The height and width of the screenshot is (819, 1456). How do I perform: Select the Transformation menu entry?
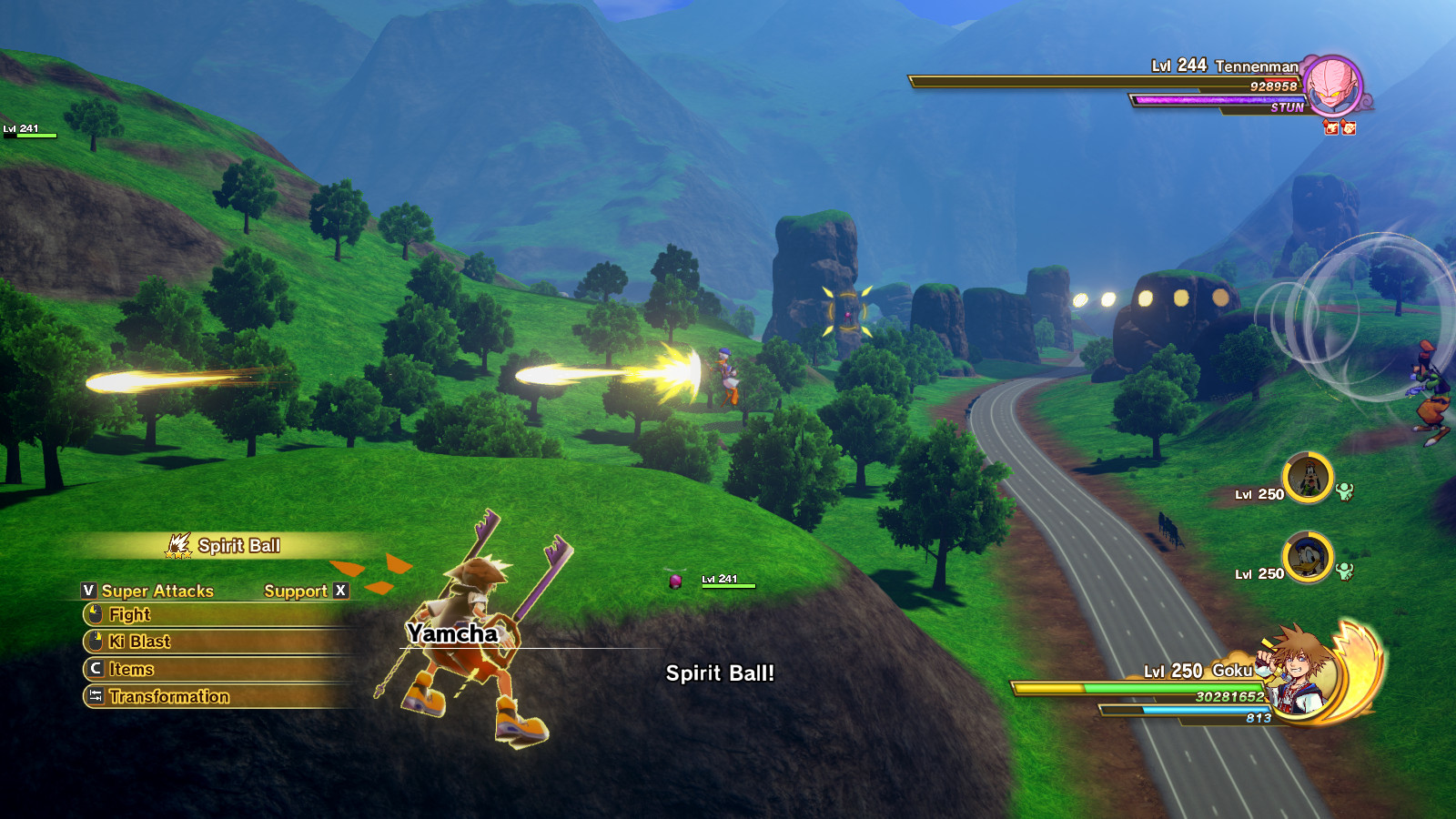coord(168,697)
